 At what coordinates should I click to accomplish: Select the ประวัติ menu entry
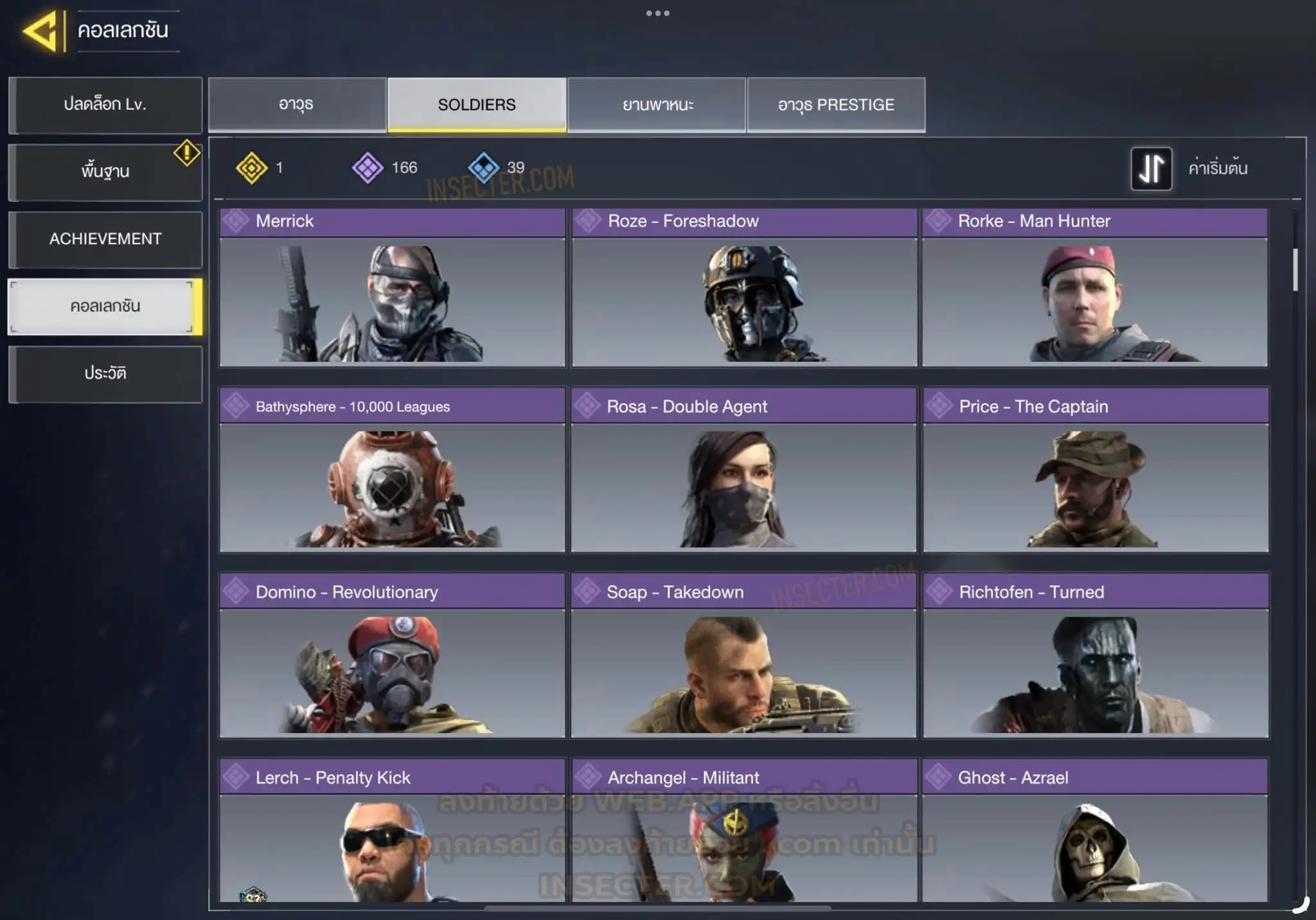[x=105, y=374]
